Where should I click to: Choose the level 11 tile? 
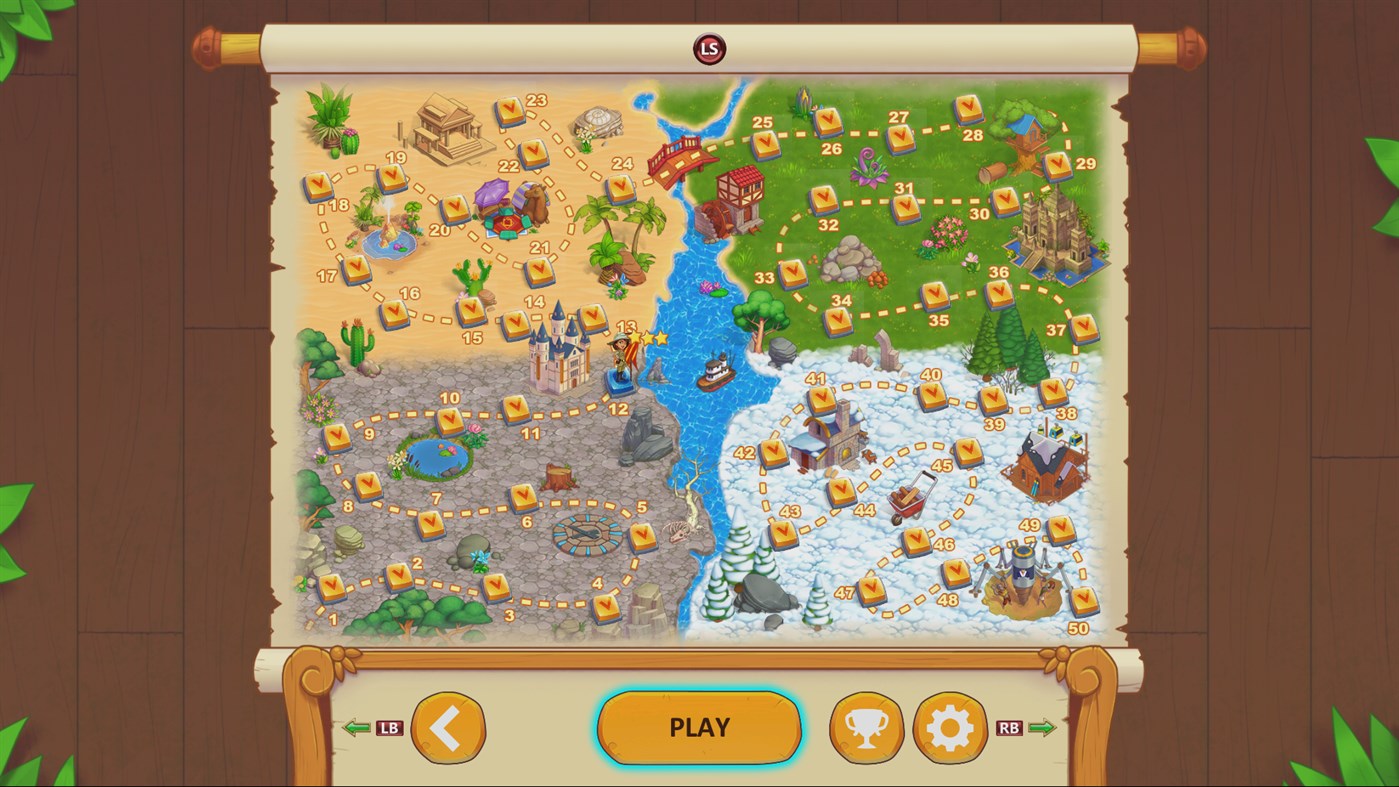[x=516, y=408]
